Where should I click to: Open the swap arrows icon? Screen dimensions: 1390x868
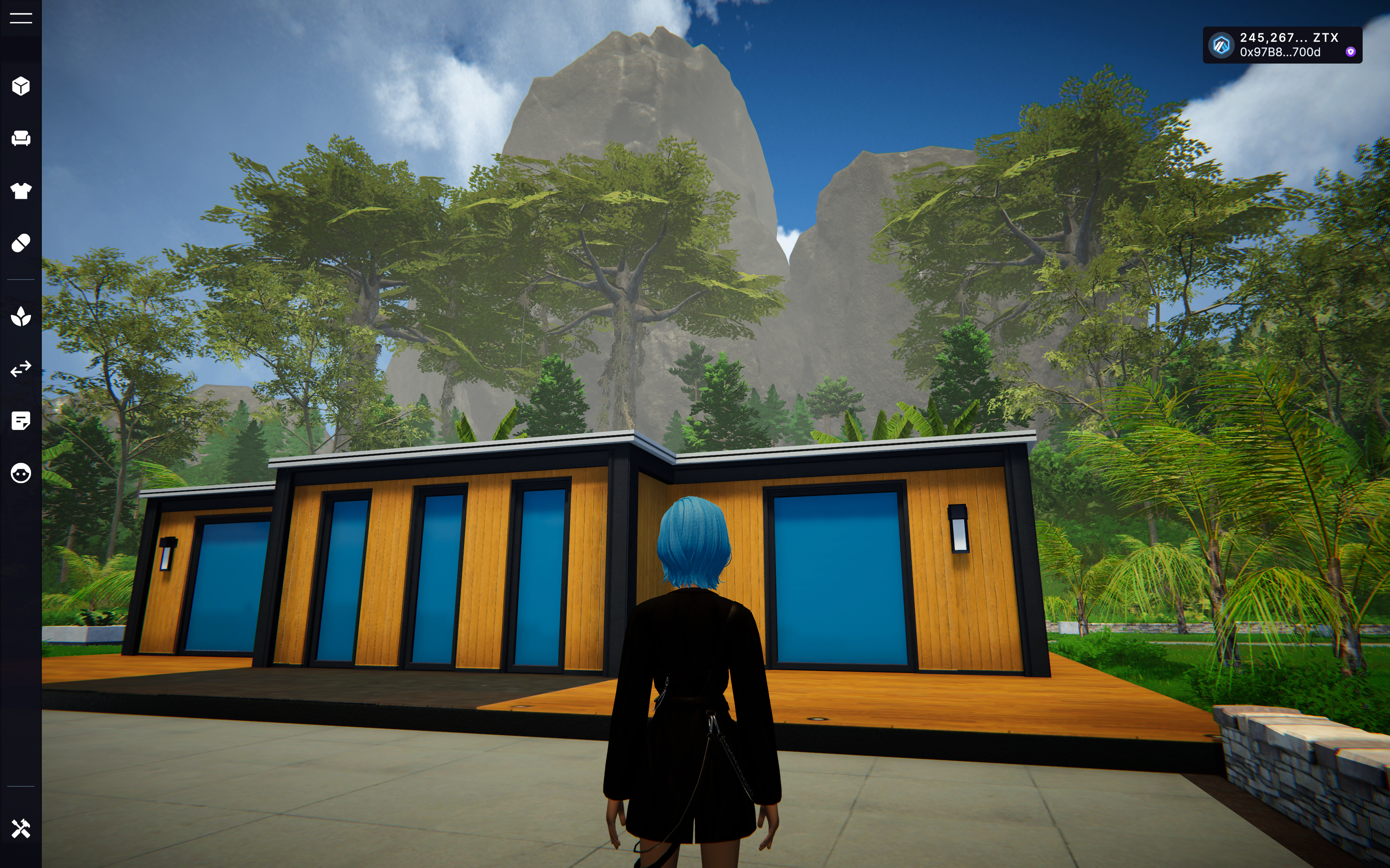point(21,368)
